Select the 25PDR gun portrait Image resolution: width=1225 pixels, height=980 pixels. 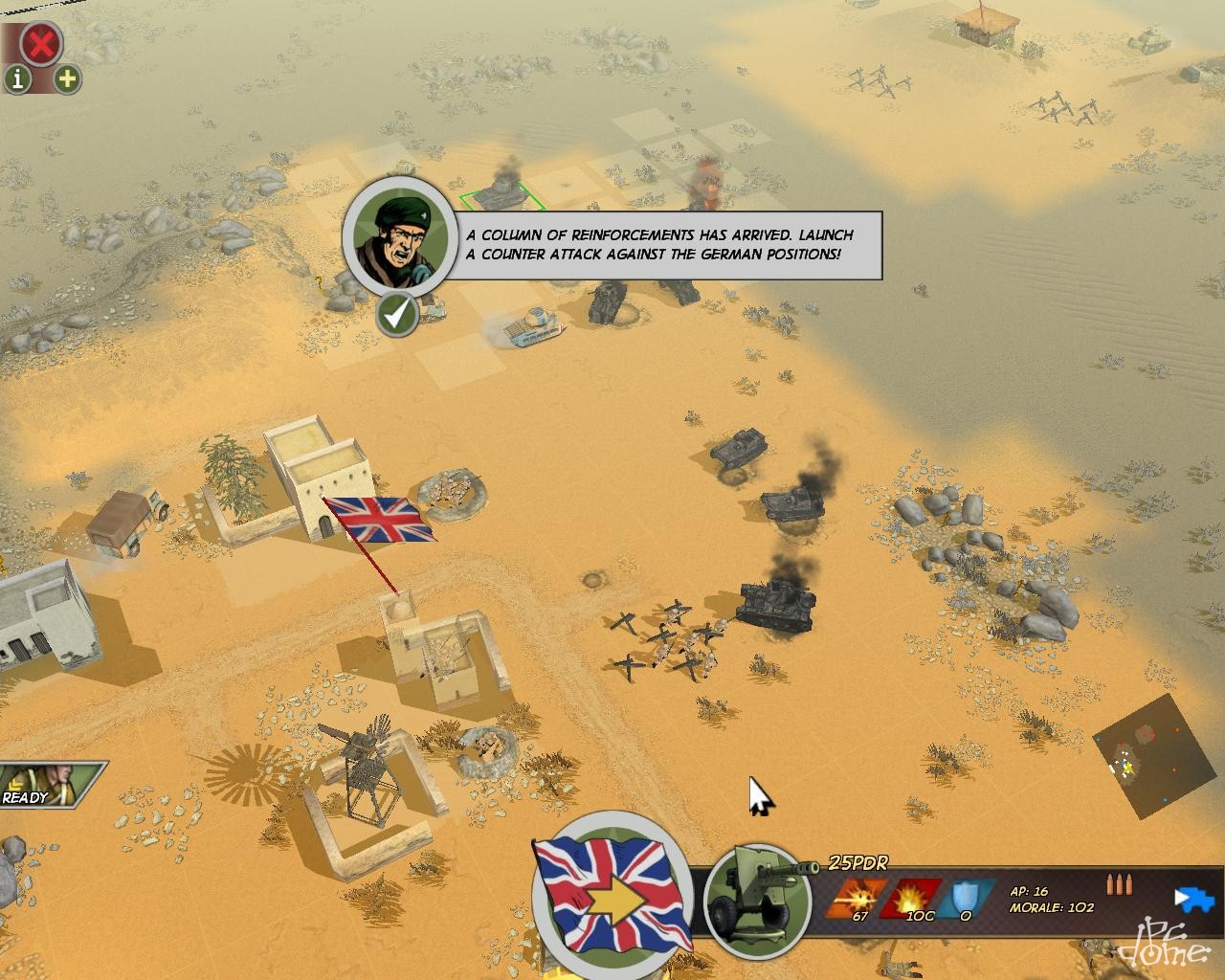tap(757, 901)
